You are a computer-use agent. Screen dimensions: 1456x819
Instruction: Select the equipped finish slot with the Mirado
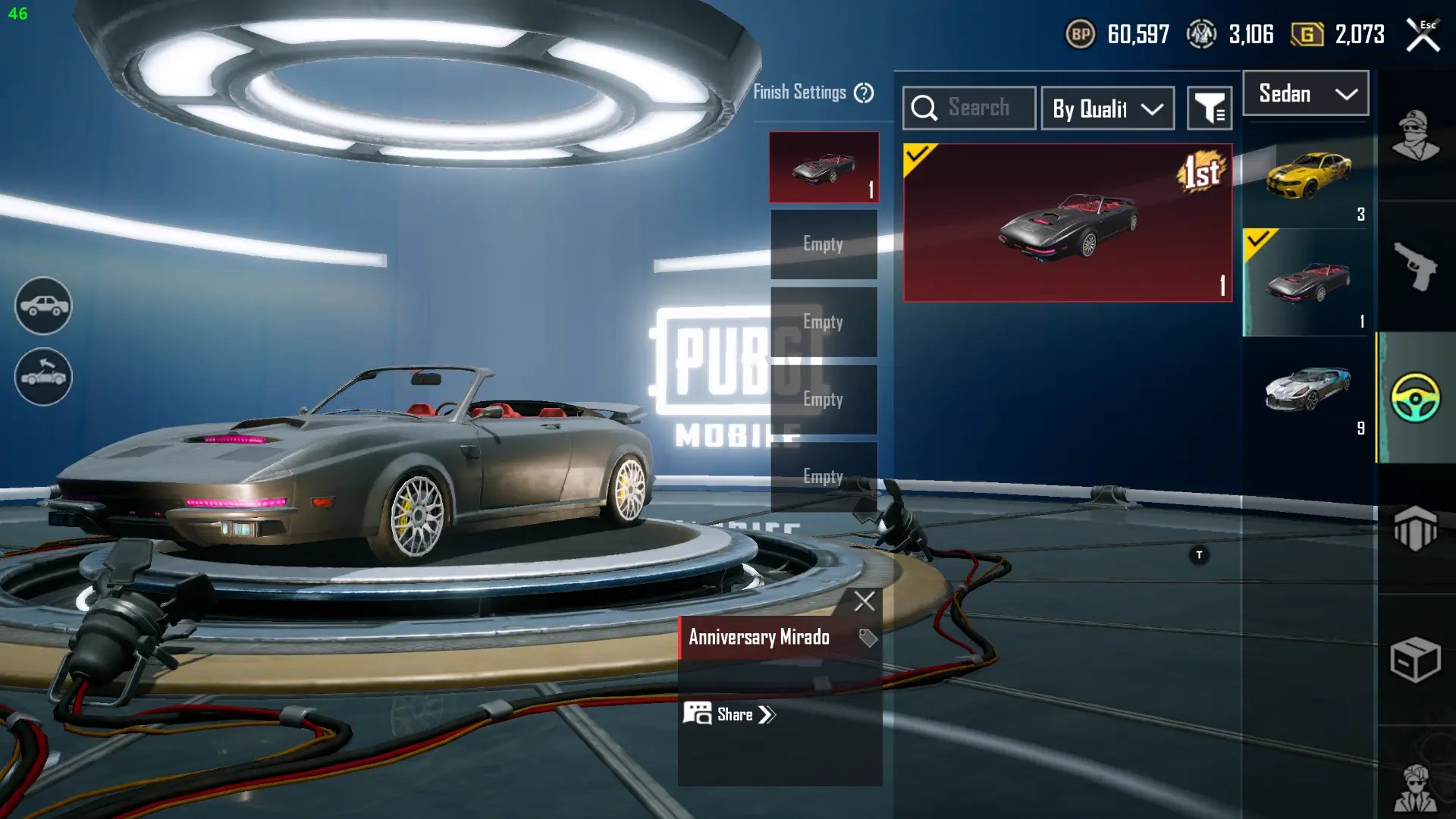pyautogui.click(x=824, y=168)
